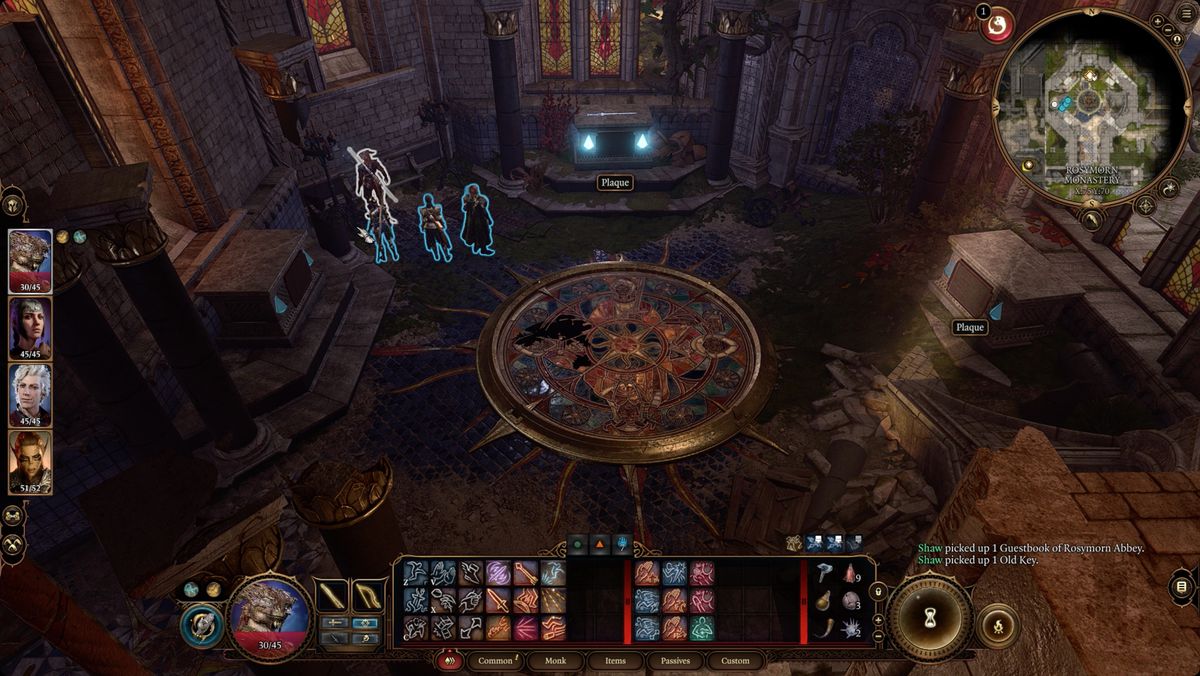
Task: Select the Passives hotbar tab
Action: pyautogui.click(x=675, y=661)
